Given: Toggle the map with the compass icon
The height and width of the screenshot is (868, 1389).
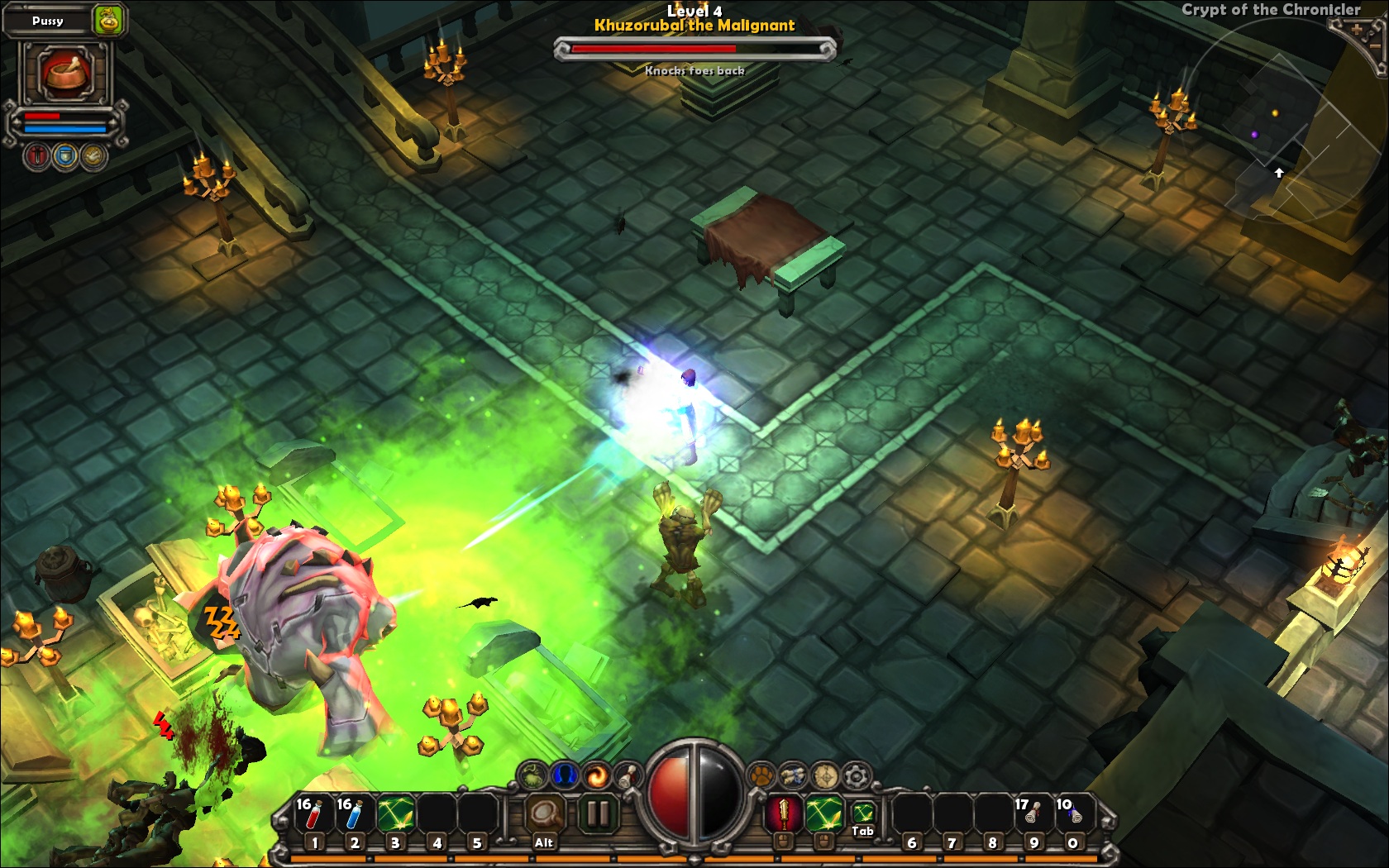Looking at the screenshot, I should tap(824, 775).
